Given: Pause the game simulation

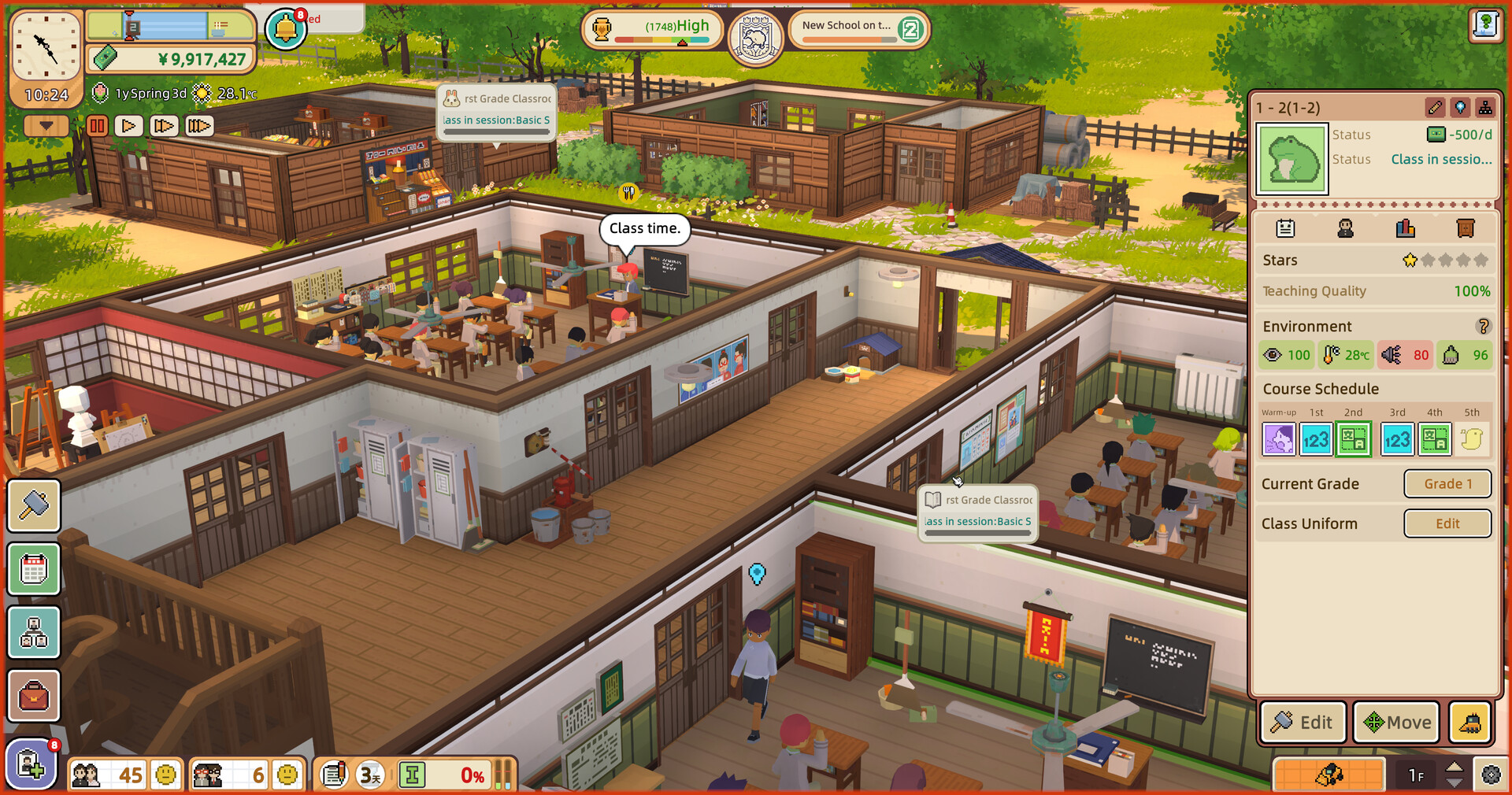Looking at the screenshot, I should [97, 125].
